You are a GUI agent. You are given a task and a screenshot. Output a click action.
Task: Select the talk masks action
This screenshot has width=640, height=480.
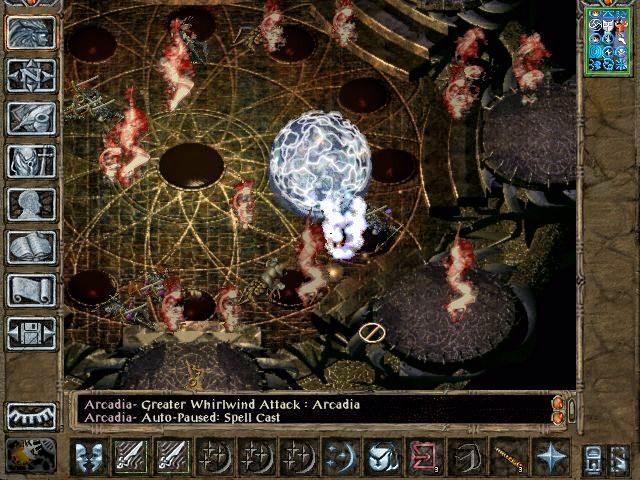(x=89, y=457)
